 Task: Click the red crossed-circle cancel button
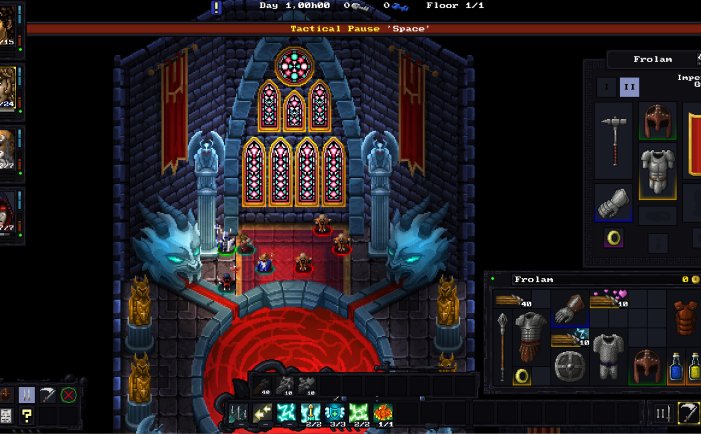(68, 394)
